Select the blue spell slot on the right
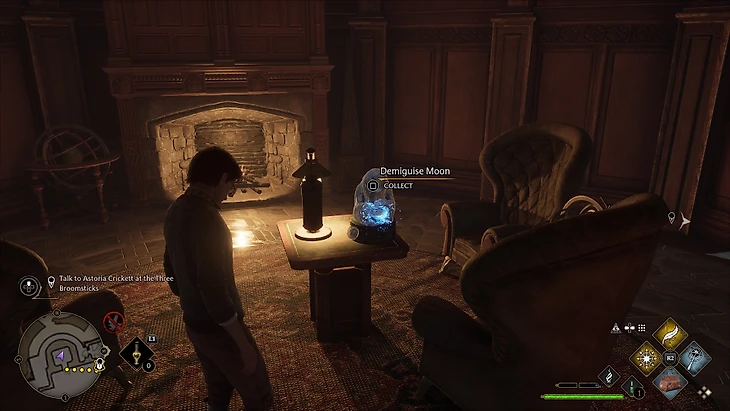Screen dimensions: 730x411 coord(693,358)
